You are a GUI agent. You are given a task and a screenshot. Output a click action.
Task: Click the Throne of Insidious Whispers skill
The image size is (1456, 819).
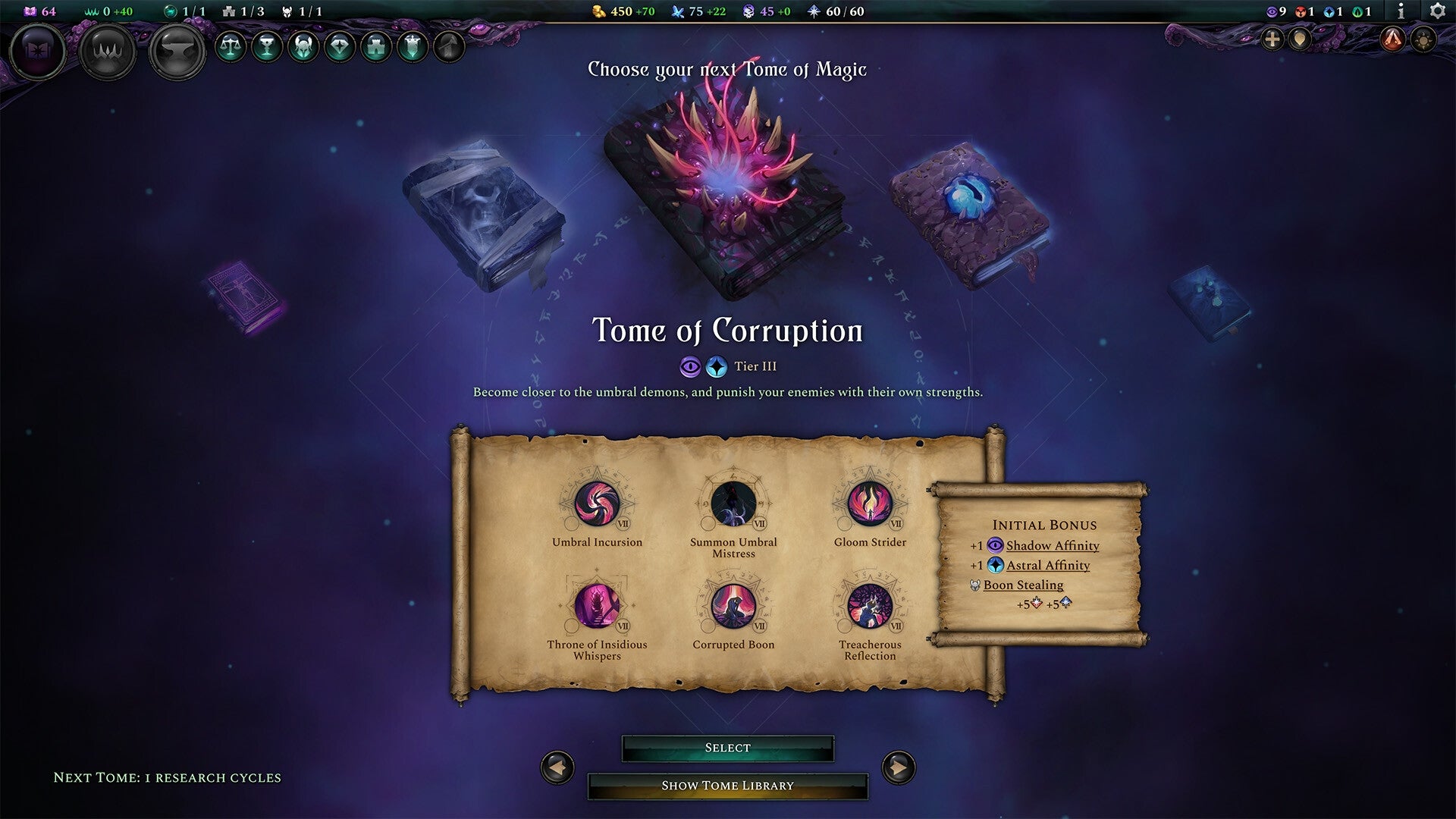tap(597, 607)
